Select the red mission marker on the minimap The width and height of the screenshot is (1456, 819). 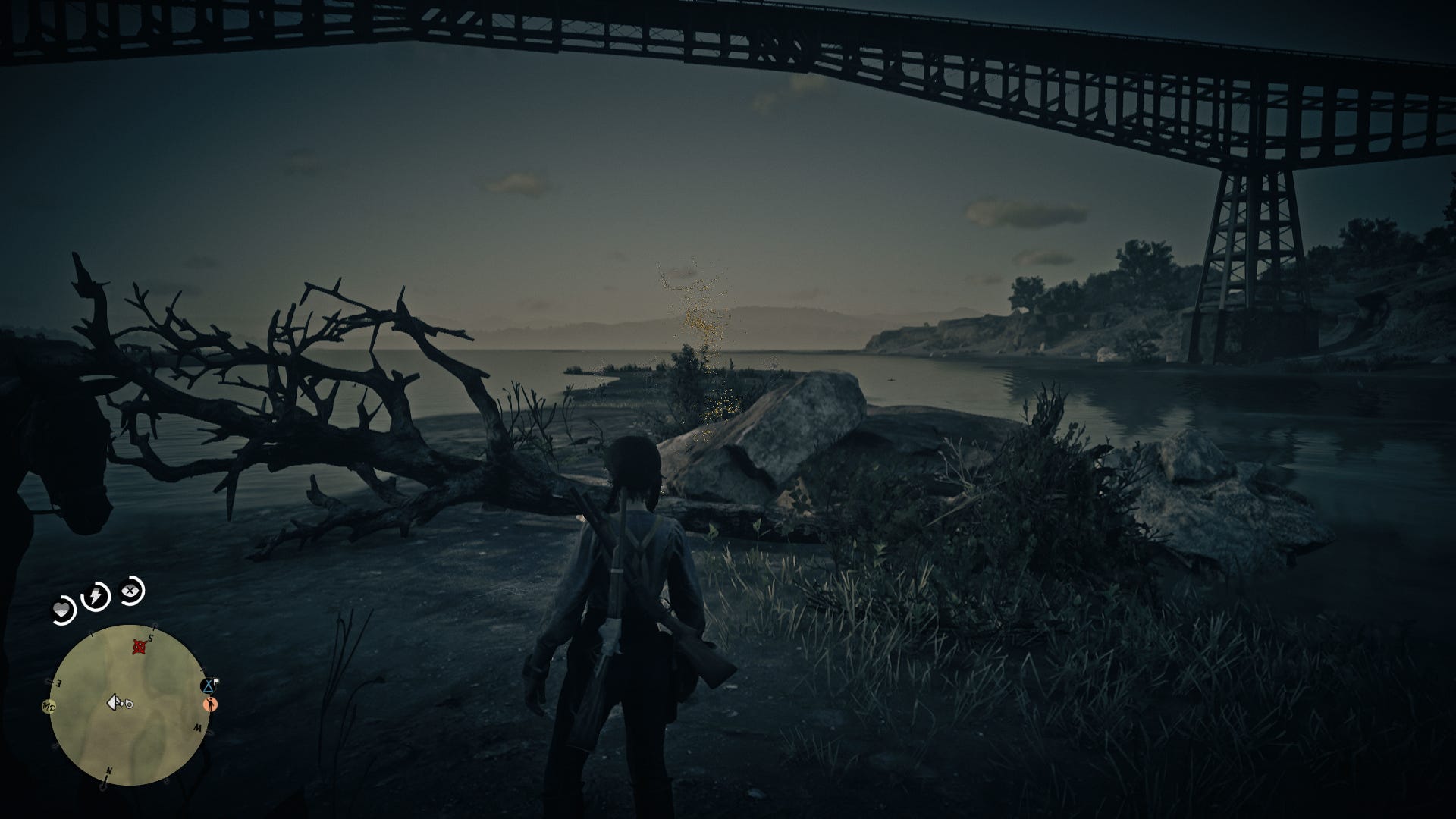pyautogui.click(x=139, y=646)
